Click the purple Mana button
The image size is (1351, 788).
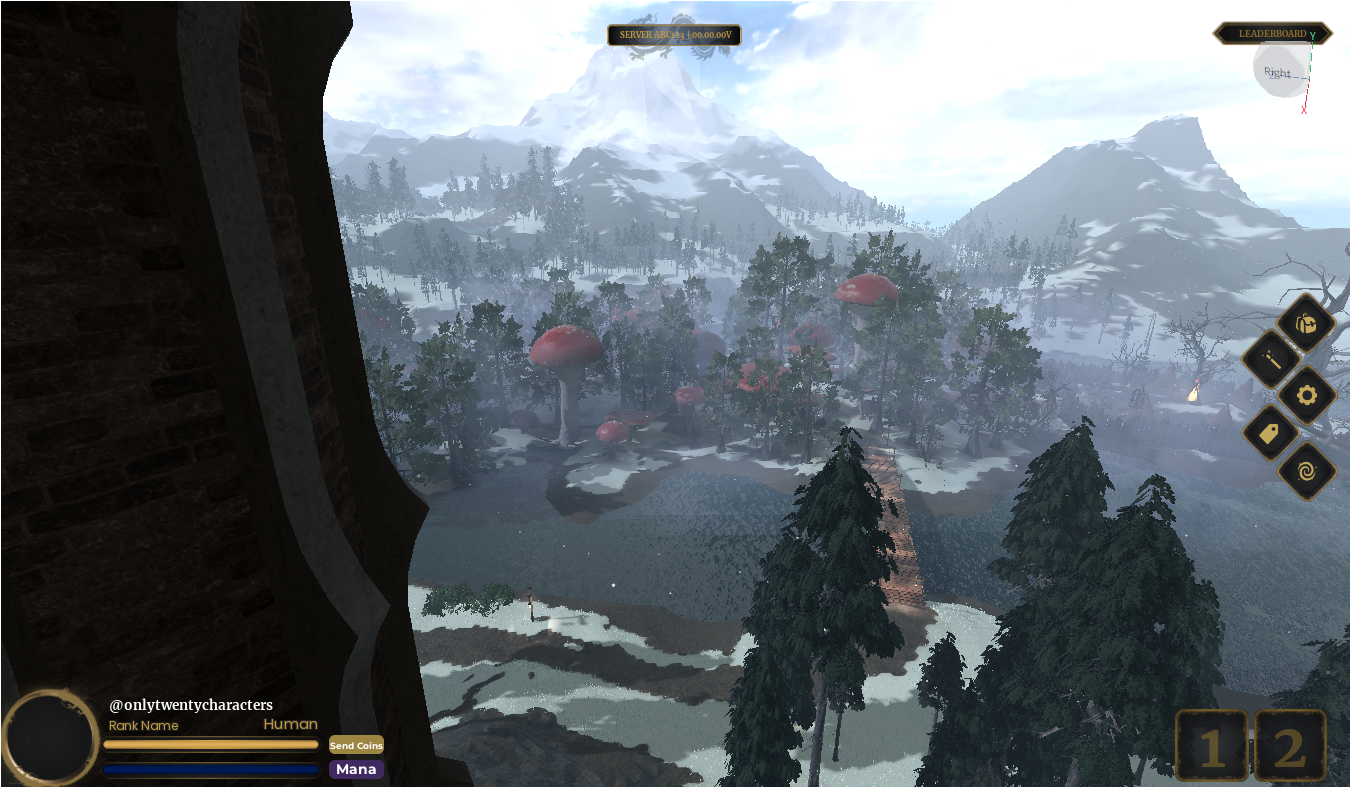pos(356,769)
